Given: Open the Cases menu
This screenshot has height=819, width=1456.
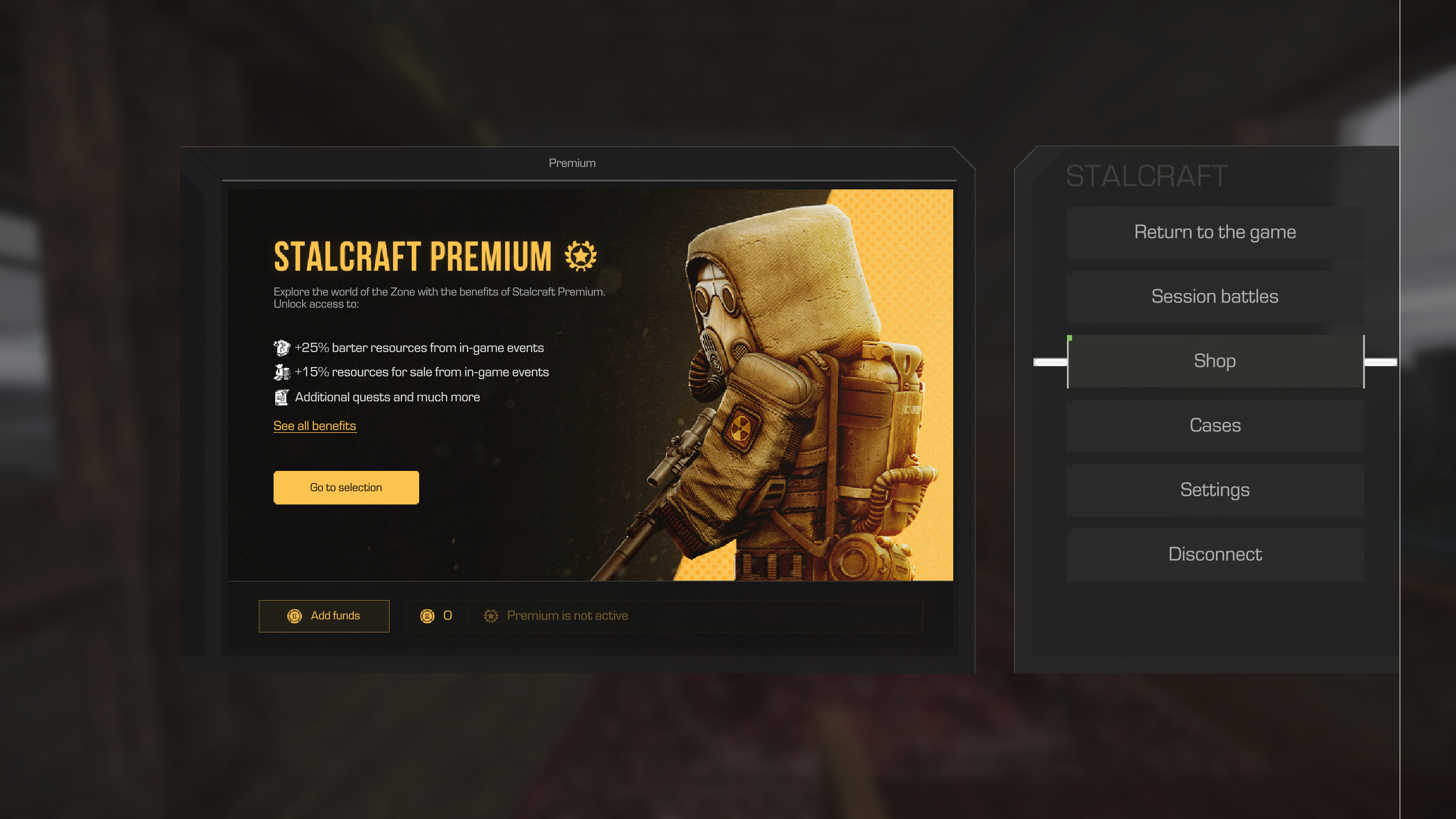Looking at the screenshot, I should 1215,425.
